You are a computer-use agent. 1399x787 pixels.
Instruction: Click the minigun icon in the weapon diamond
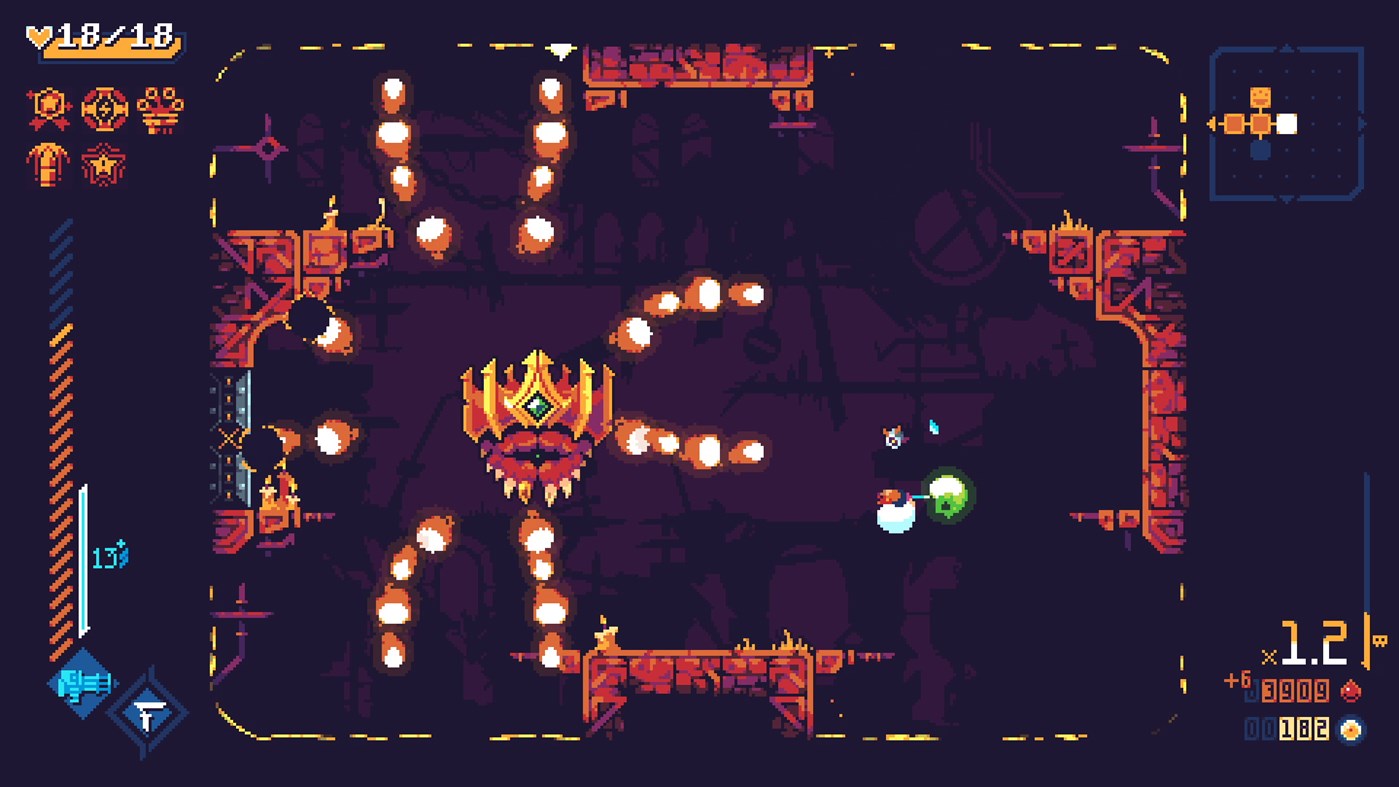[84, 683]
